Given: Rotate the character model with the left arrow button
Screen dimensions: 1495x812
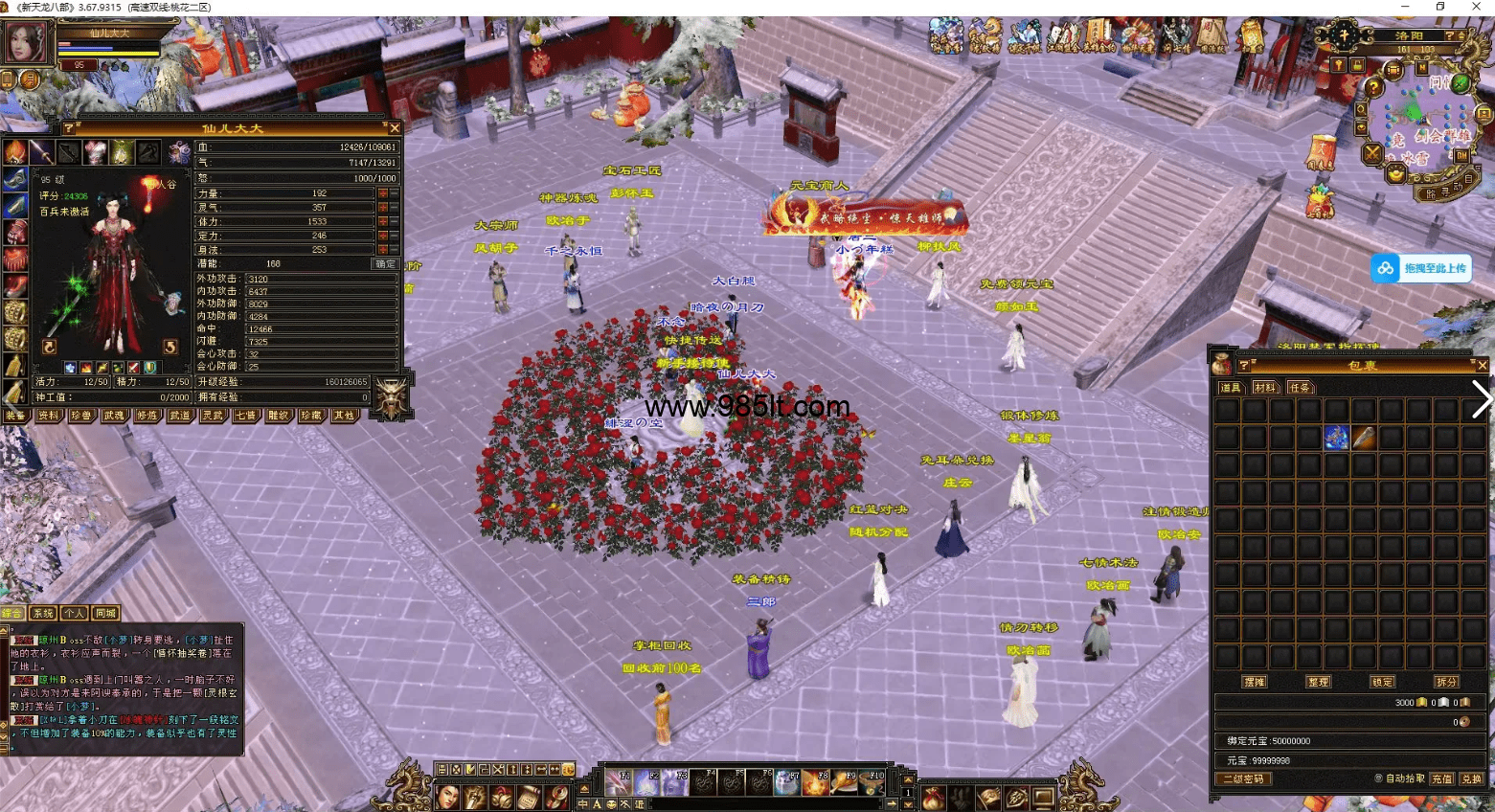Looking at the screenshot, I should [49, 347].
